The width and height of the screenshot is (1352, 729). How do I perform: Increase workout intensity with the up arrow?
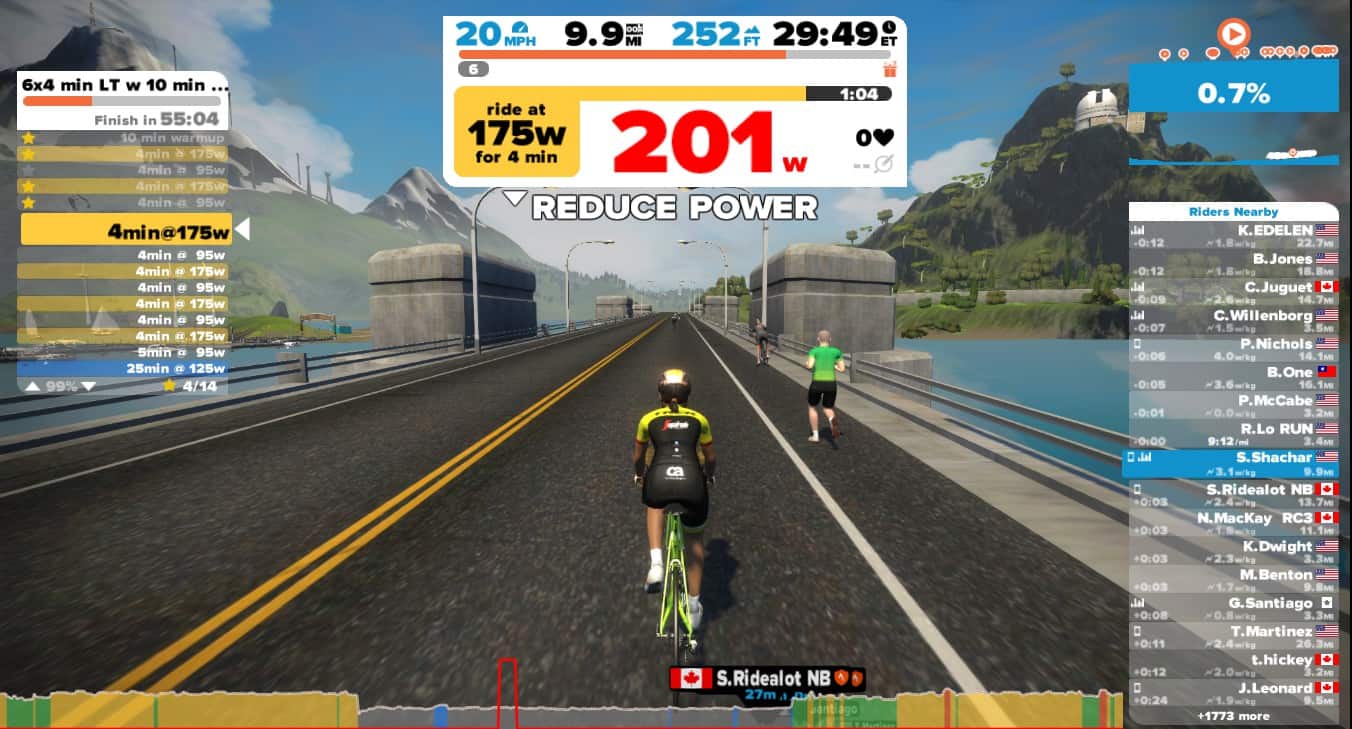[32, 386]
